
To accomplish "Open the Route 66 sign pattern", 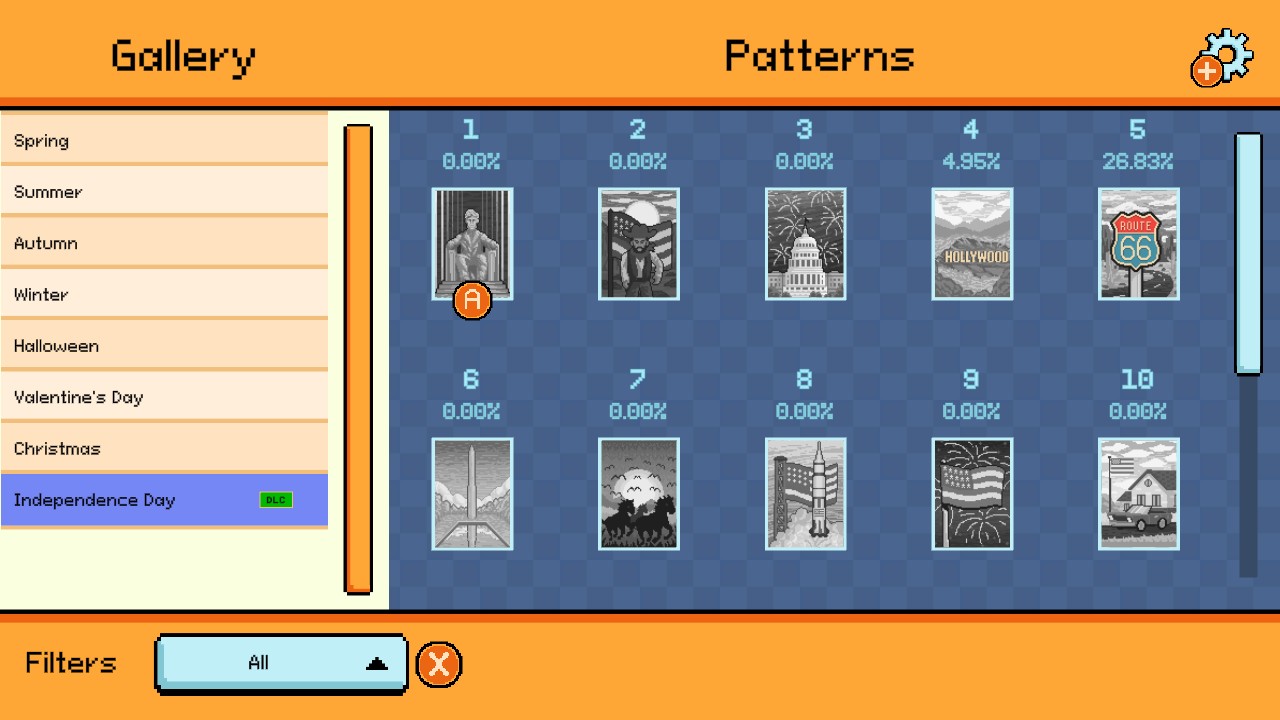I will point(1138,243).
